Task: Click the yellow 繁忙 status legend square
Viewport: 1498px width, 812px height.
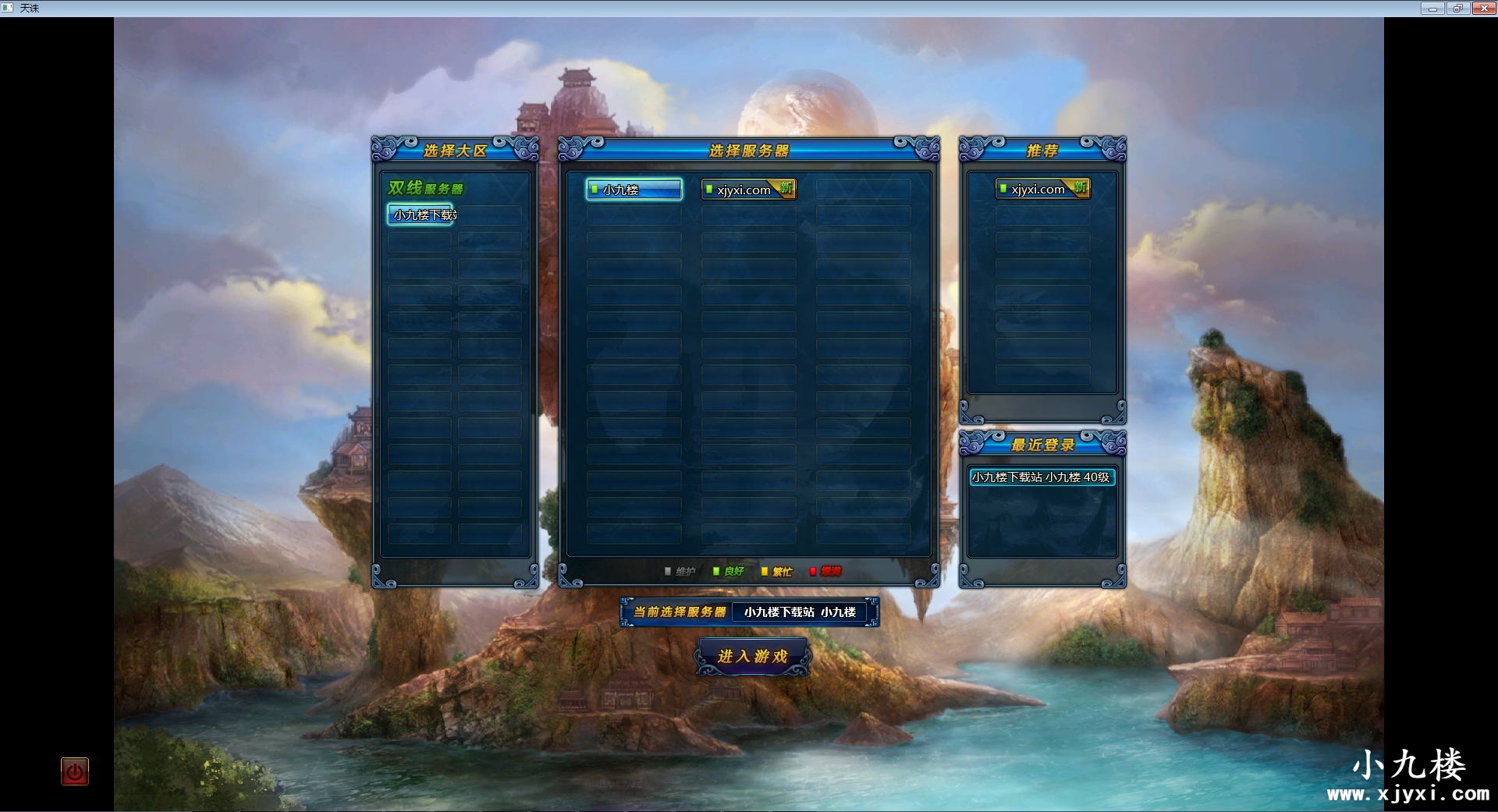Action: click(x=765, y=571)
